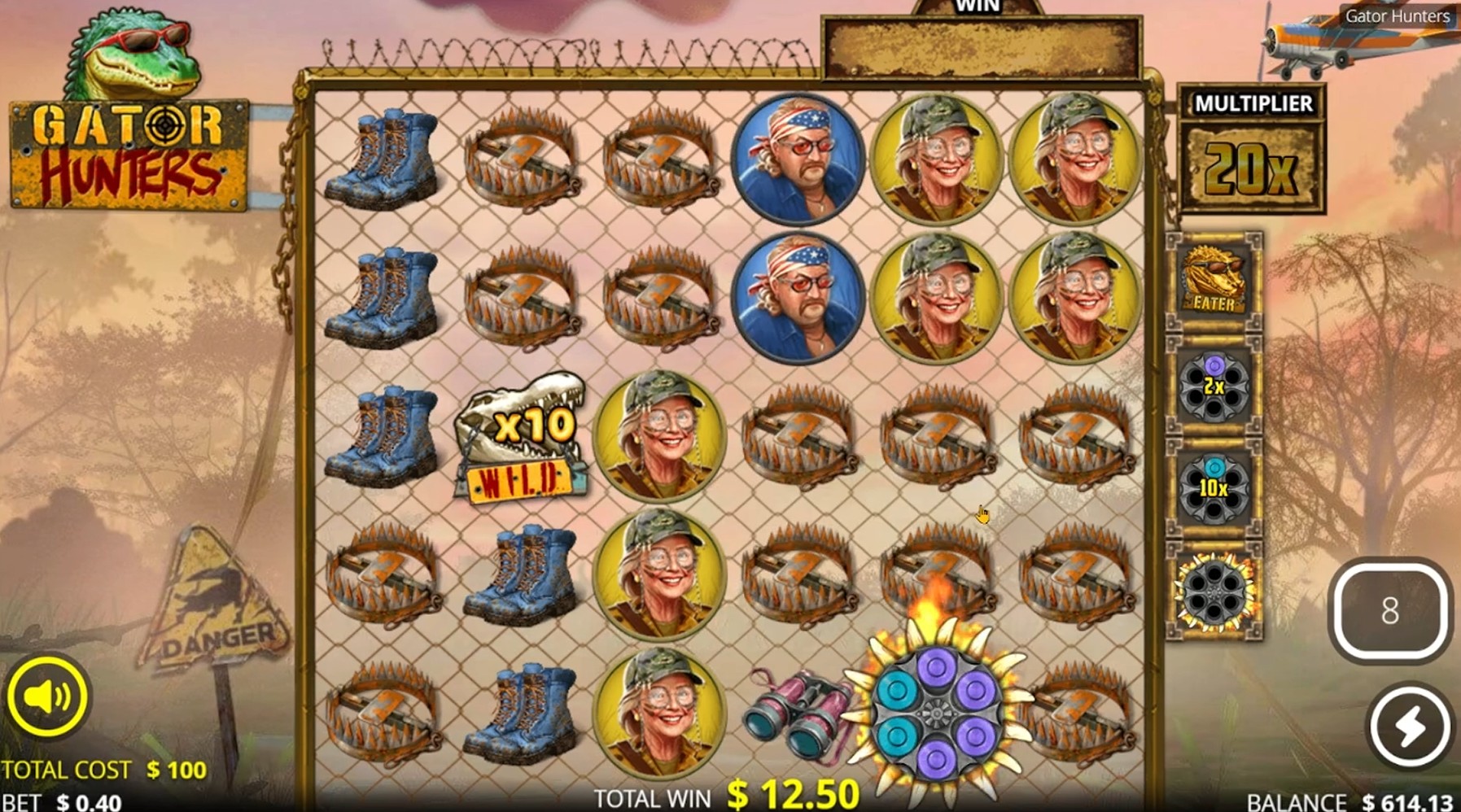Screen dimensions: 1461x812
Task: Click the WIN banner above the reels
Action: point(977,45)
